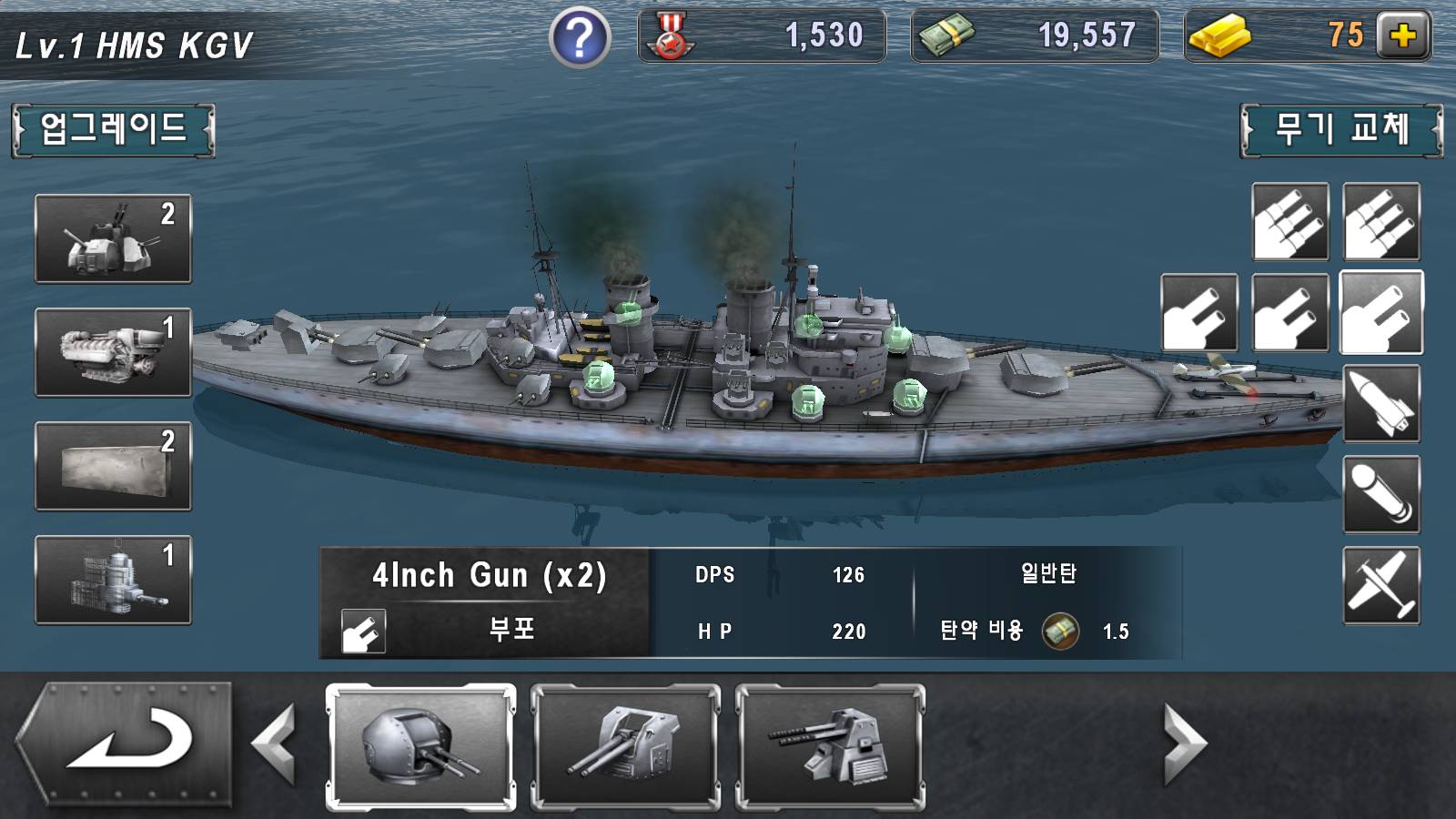Select the missile weapon category icon
This screenshot has width=1456, height=819.
[1383, 403]
